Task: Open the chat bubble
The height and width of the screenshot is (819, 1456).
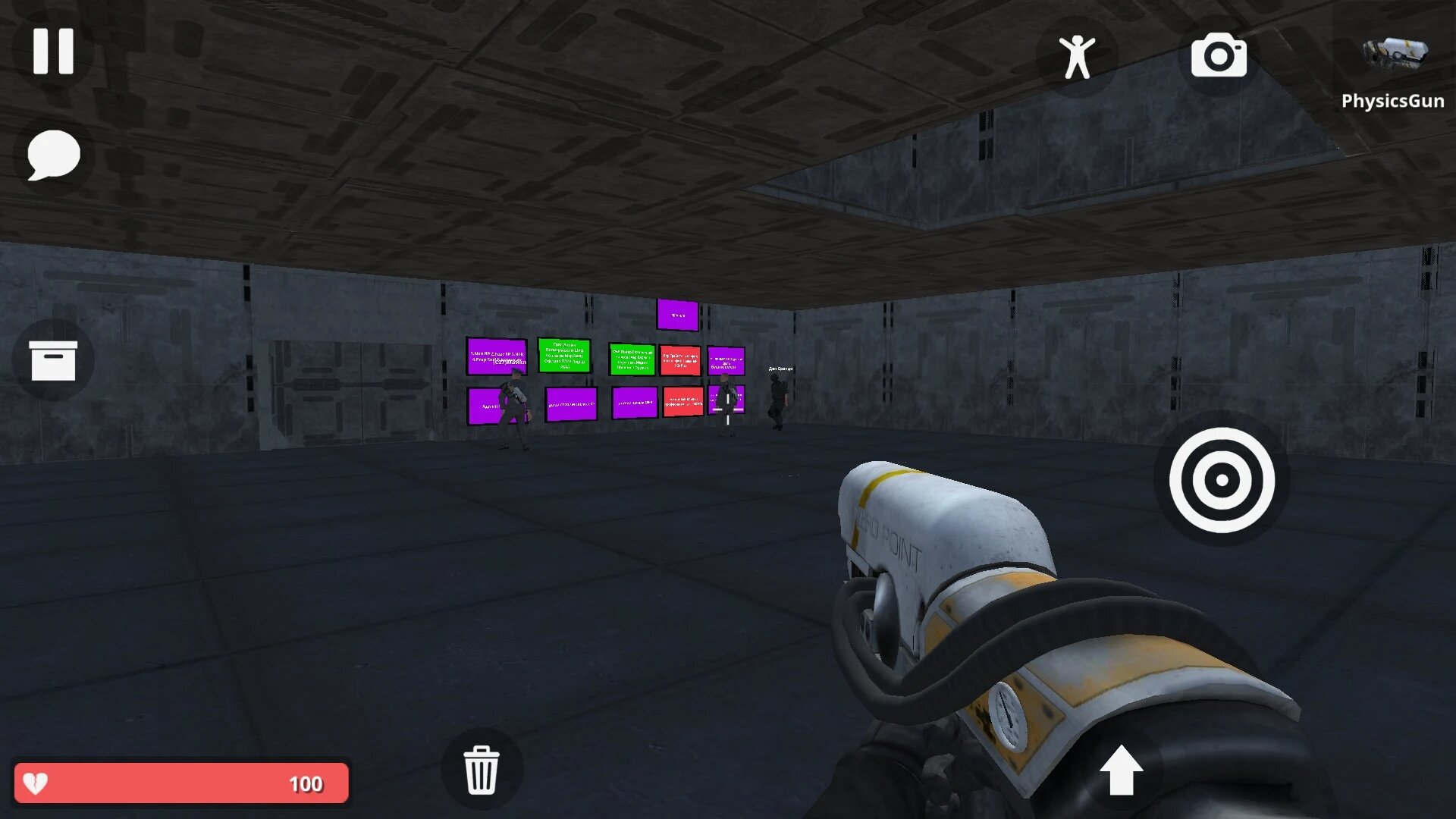Action: click(53, 155)
